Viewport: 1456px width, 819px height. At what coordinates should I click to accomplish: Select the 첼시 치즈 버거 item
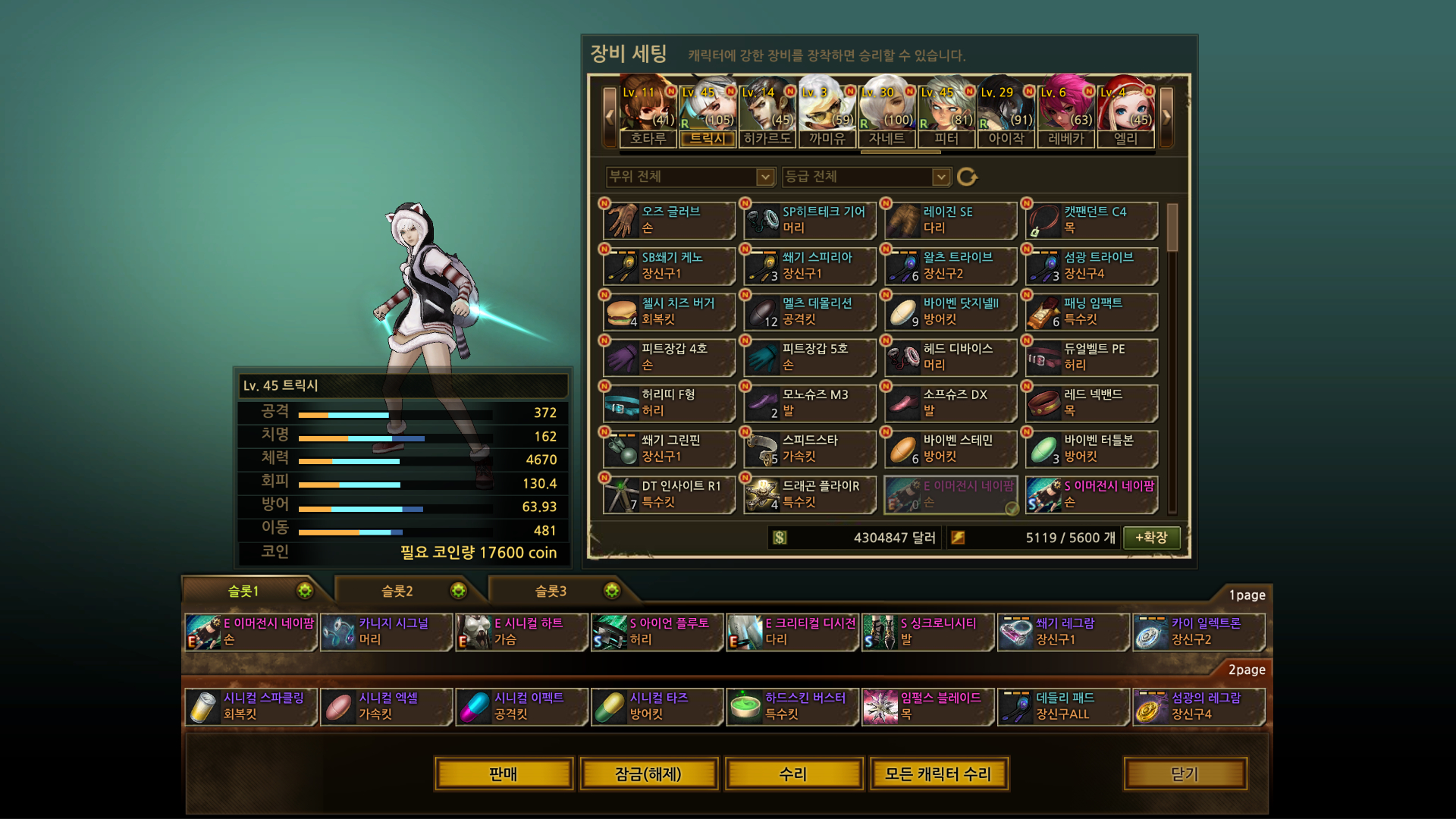(670, 312)
